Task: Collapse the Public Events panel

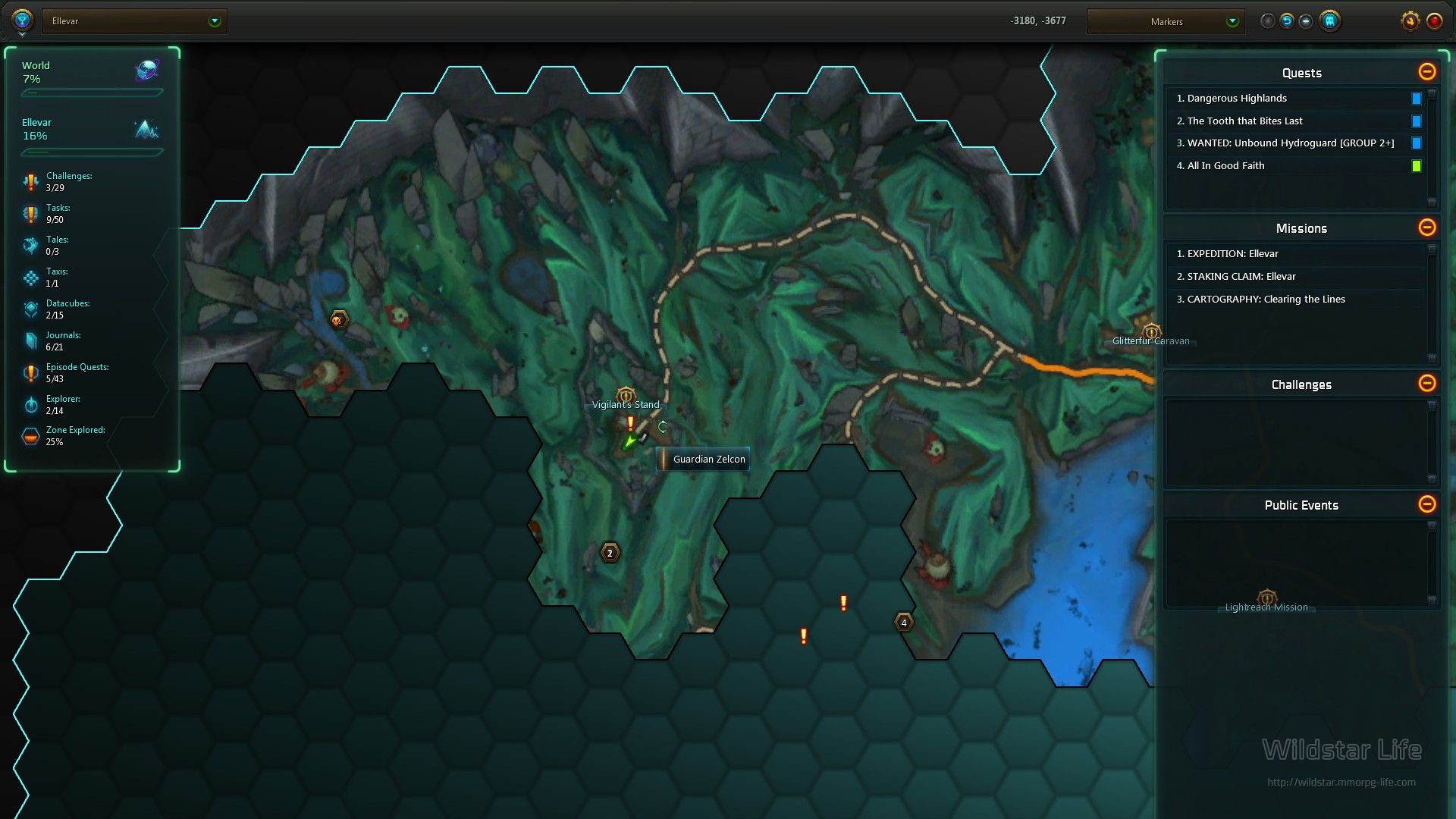Action: (1426, 504)
